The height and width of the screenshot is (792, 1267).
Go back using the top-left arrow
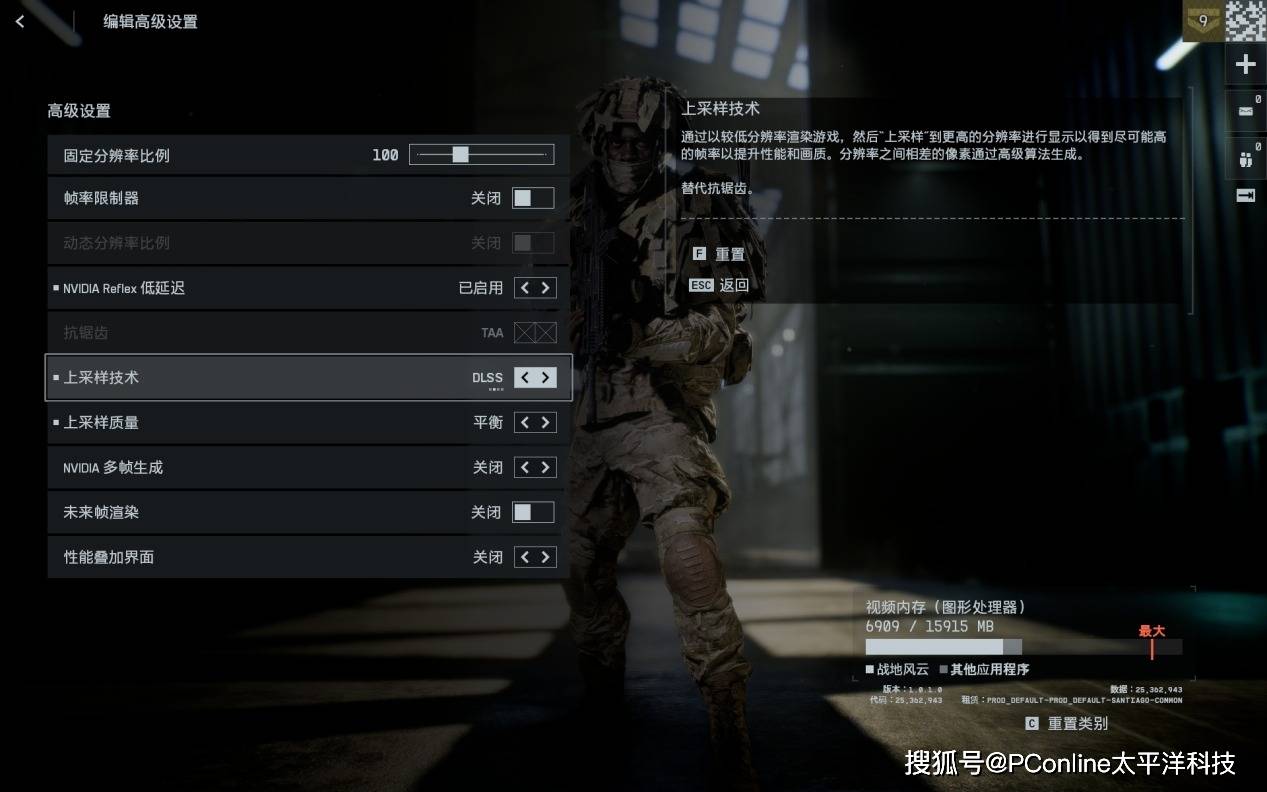(20, 21)
